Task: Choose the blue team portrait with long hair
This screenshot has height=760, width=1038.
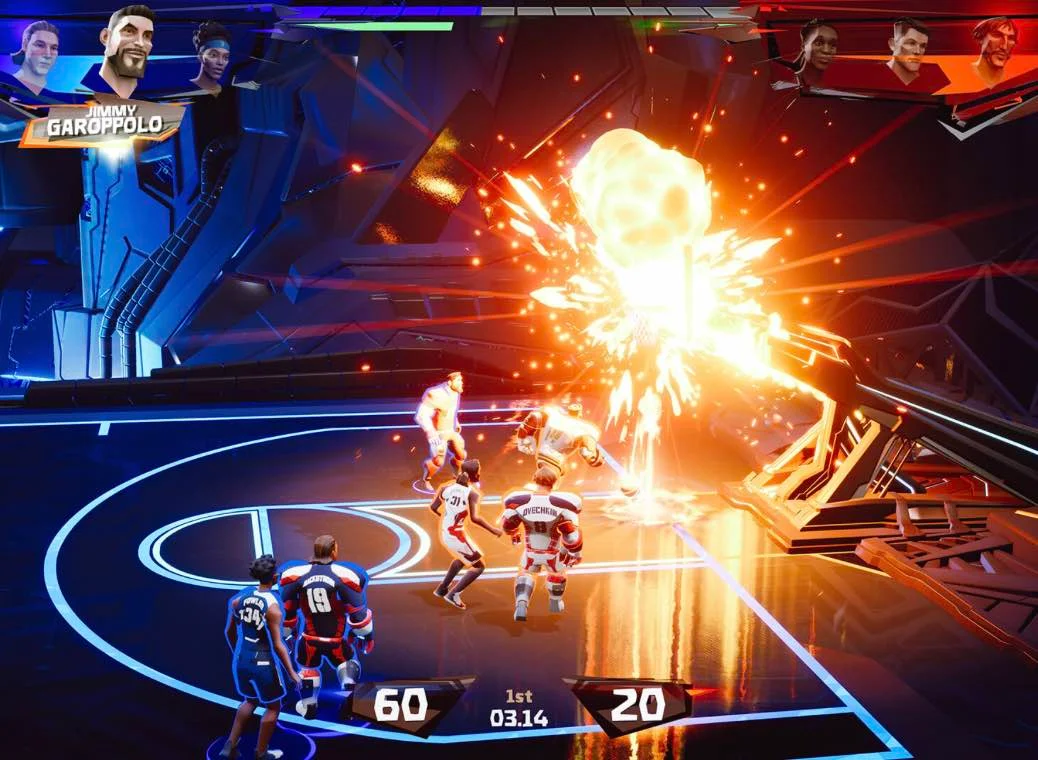Action: pyautogui.click(x=37, y=57)
